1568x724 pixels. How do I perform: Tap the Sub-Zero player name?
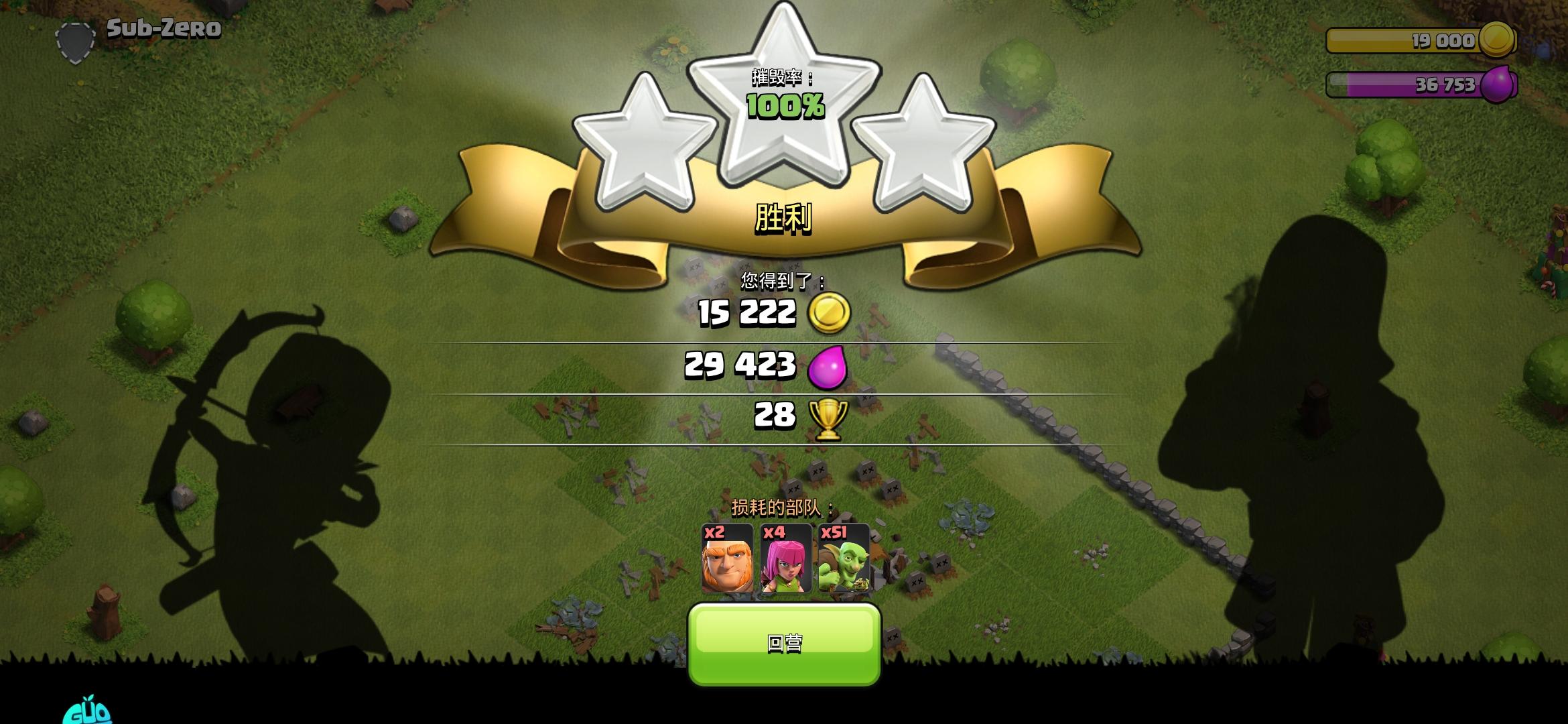coord(164,28)
